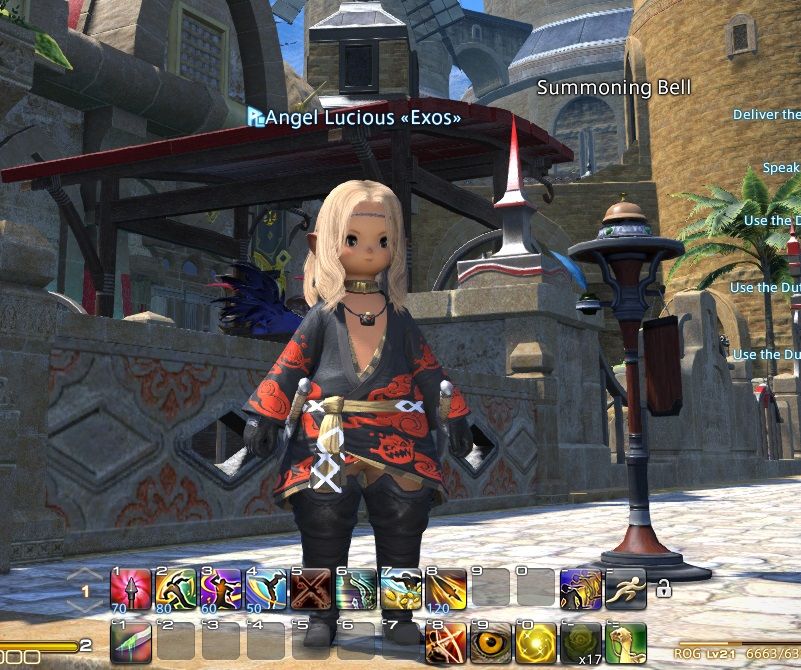801x670 pixels.
Task: Use the green and gold slash skill costing 80
Action: [x=174, y=589]
